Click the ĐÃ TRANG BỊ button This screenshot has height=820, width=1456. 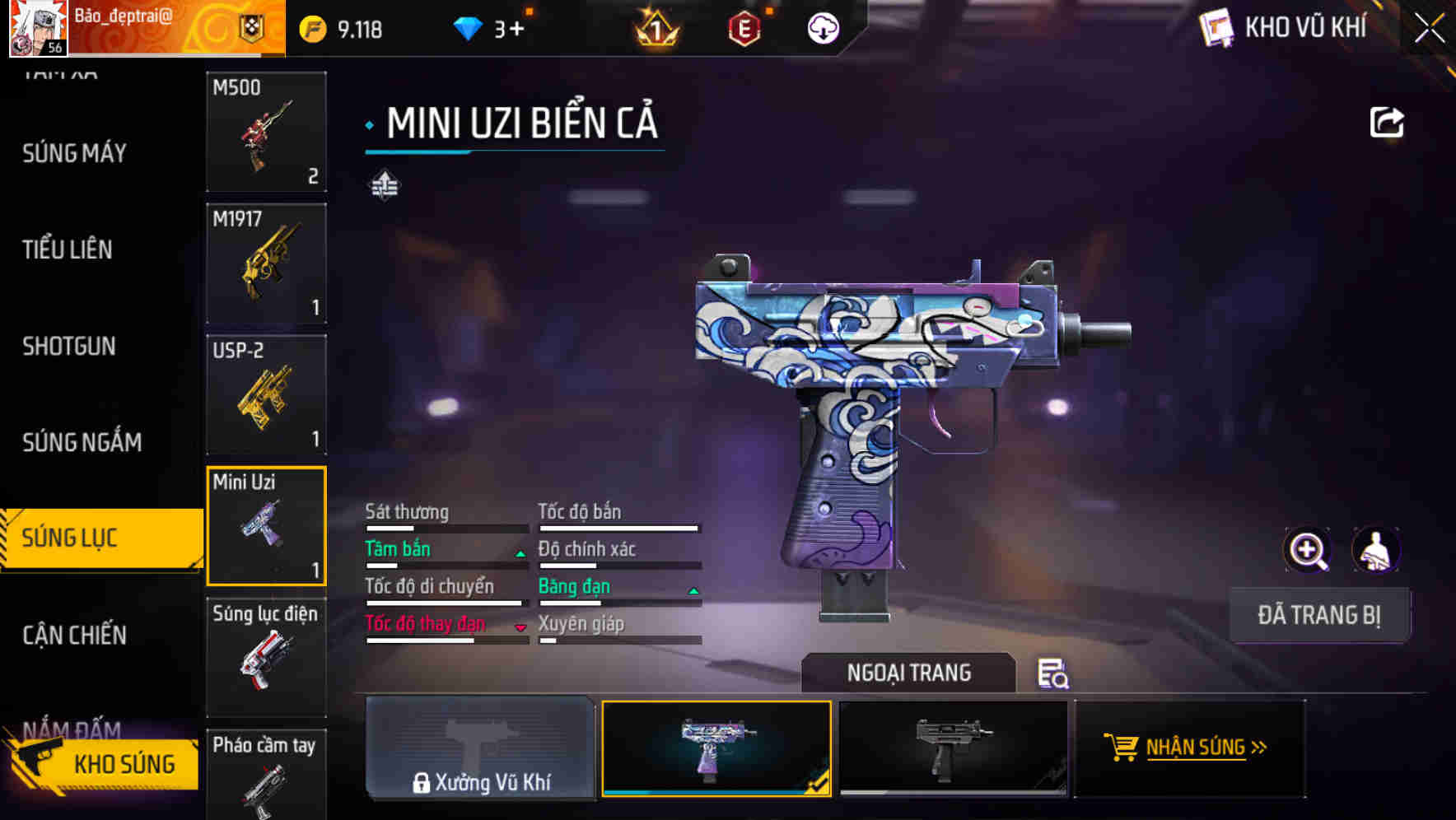pyautogui.click(x=1318, y=615)
